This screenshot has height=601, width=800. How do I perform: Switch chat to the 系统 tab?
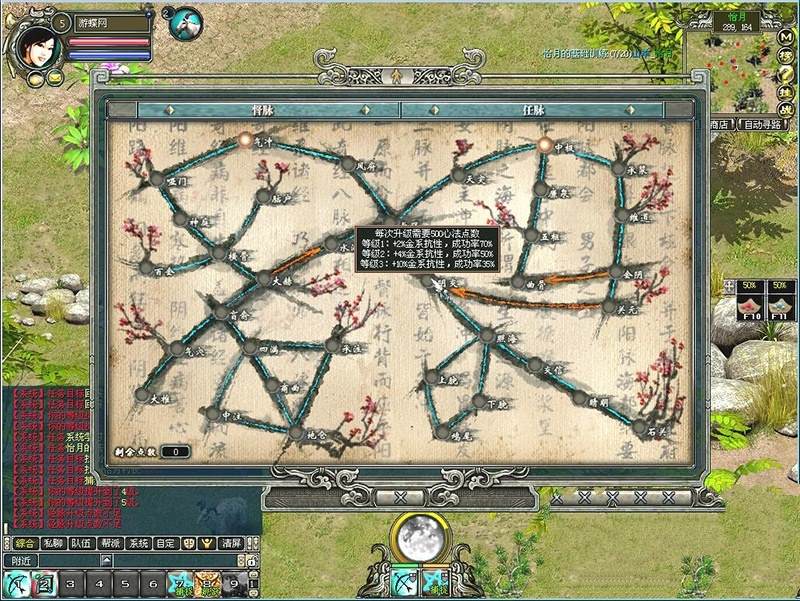(x=138, y=543)
